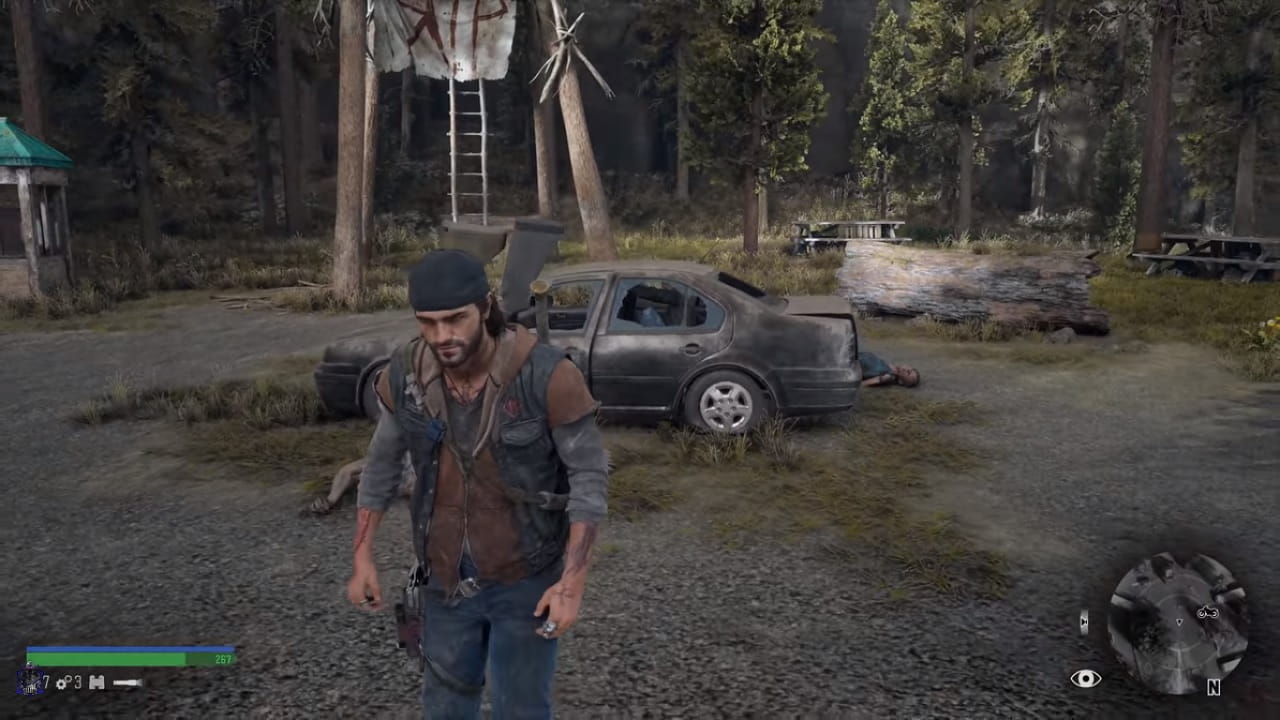This screenshot has height=720, width=1280.
Task: Select the 267 credits counter
Action: (225, 658)
